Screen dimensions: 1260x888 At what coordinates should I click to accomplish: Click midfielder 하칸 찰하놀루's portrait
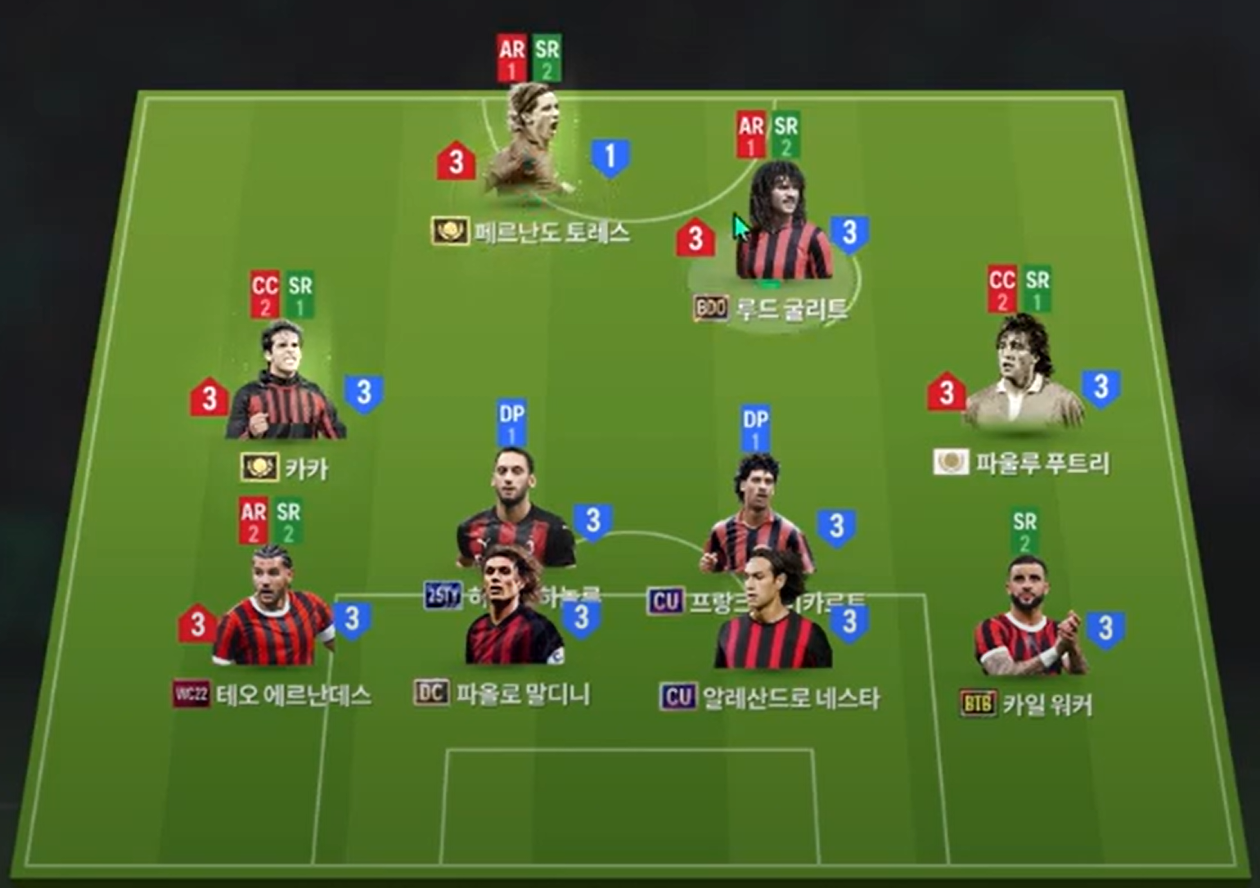(x=513, y=510)
